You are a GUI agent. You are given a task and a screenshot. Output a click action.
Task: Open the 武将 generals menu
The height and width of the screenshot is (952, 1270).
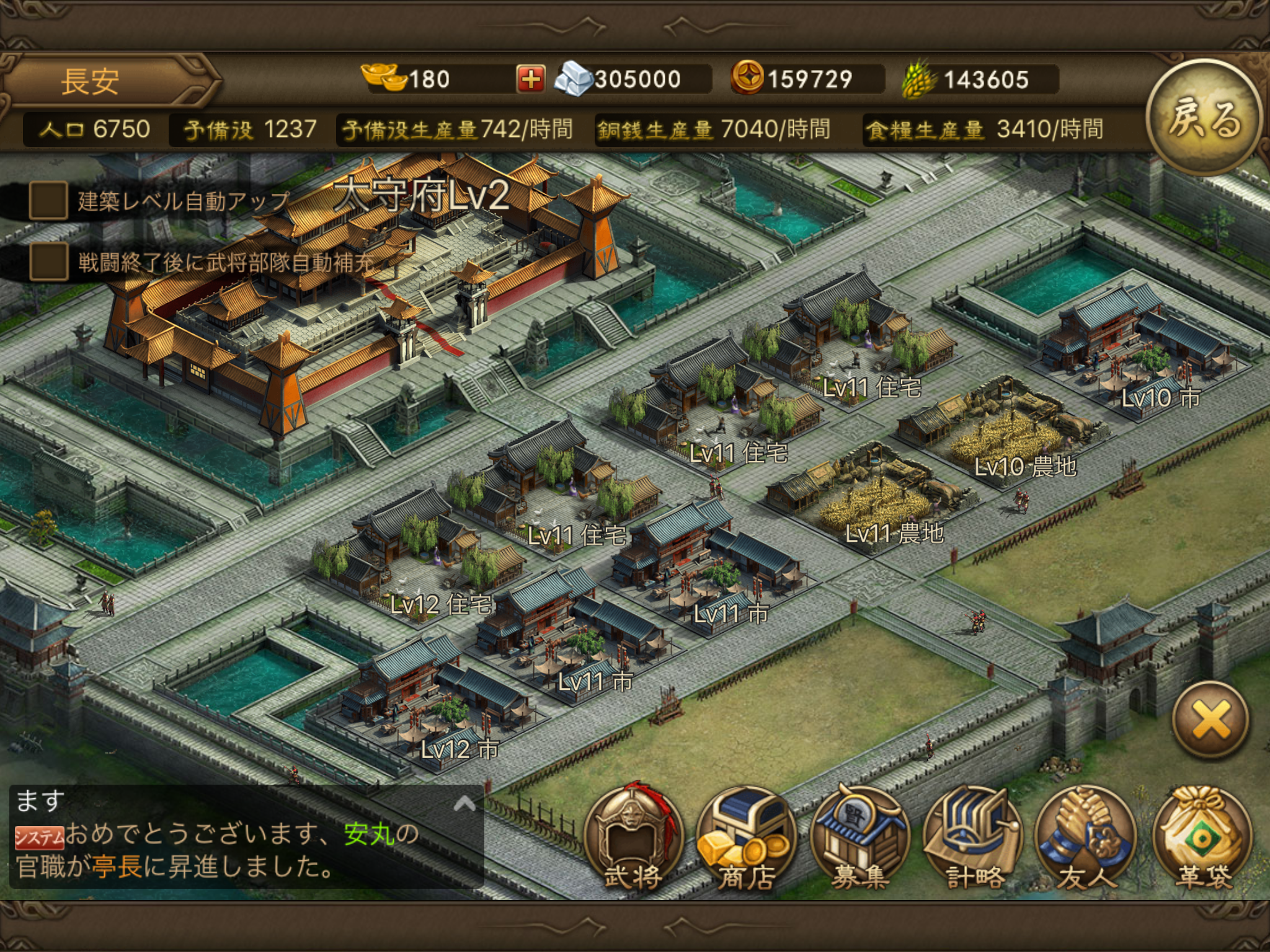pyautogui.click(x=633, y=837)
